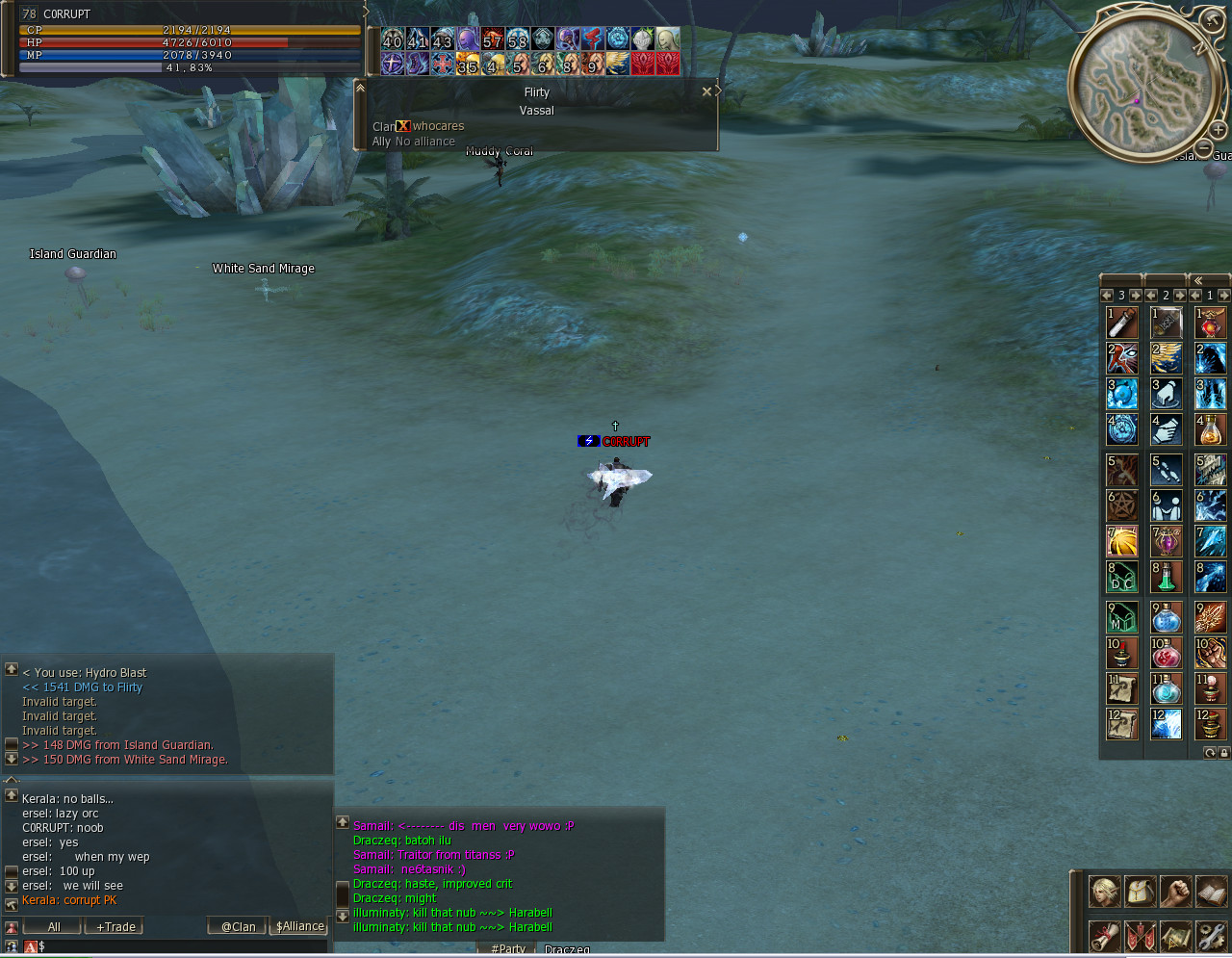
Task: Open the inventory backpack icon
Action: pyautogui.click(x=1141, y=892)
